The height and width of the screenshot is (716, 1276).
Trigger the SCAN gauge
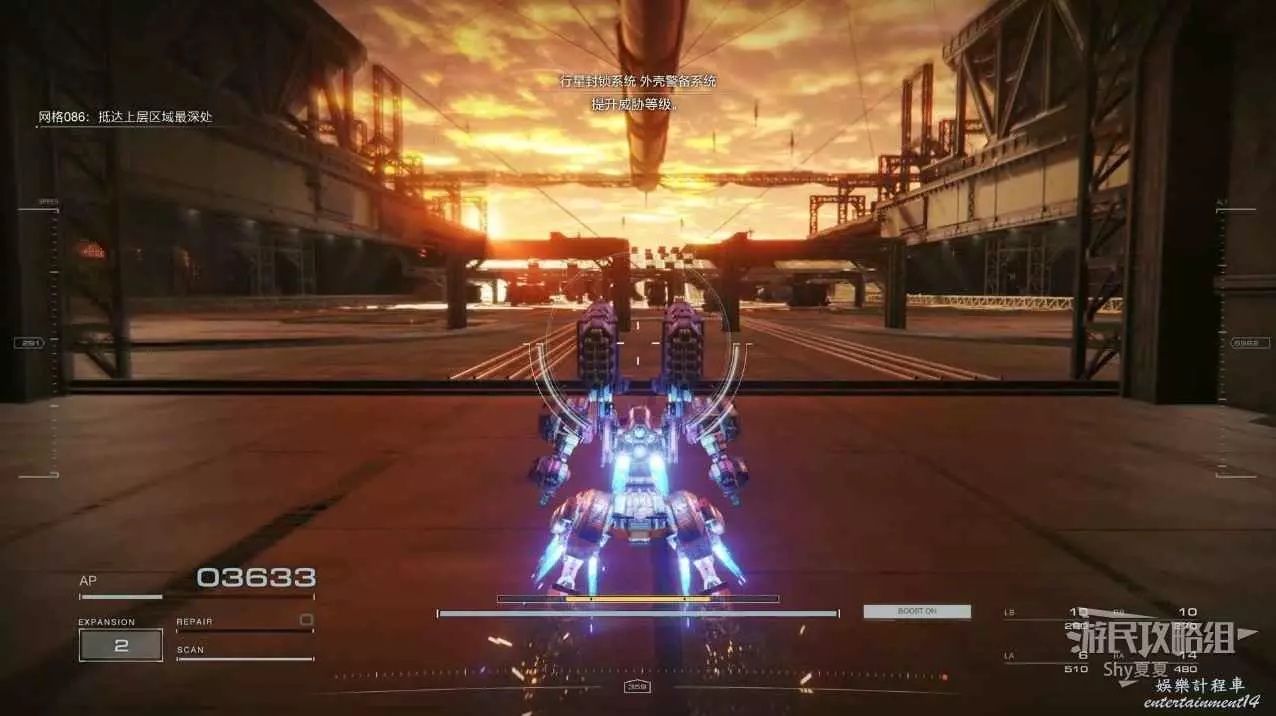coord(244,657)
